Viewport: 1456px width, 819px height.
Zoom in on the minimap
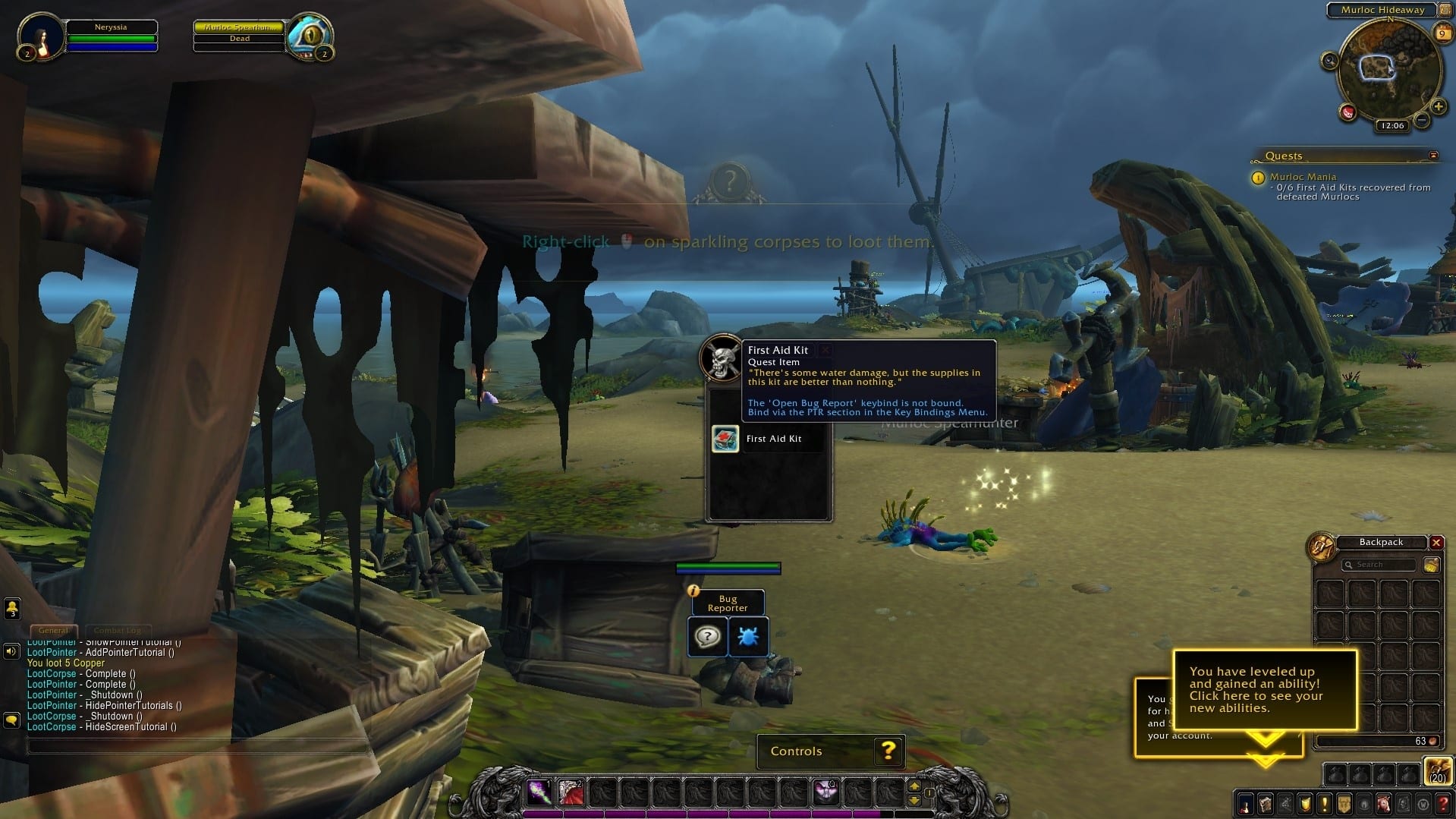pyautogui.click(x=1438, y=106)
